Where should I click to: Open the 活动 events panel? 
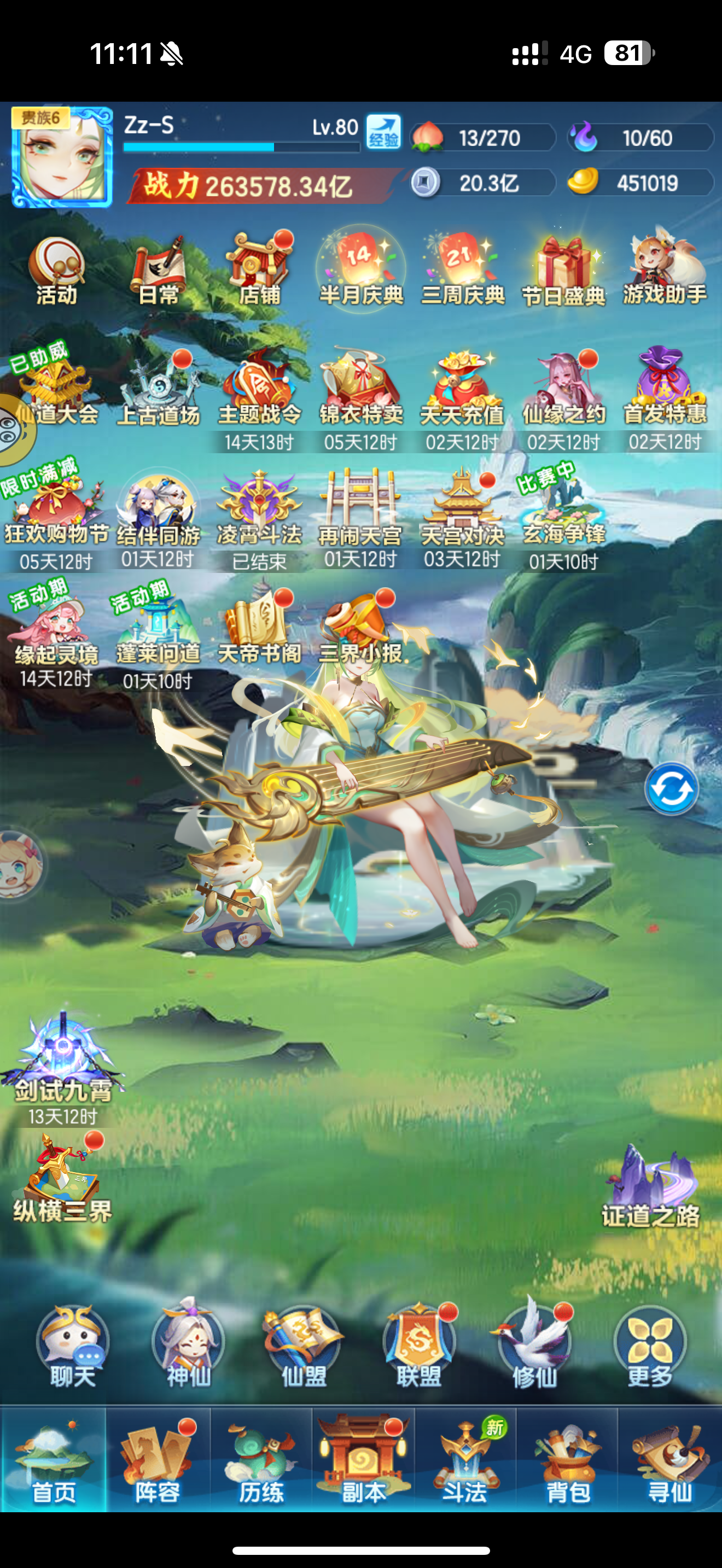coord(55,268)
